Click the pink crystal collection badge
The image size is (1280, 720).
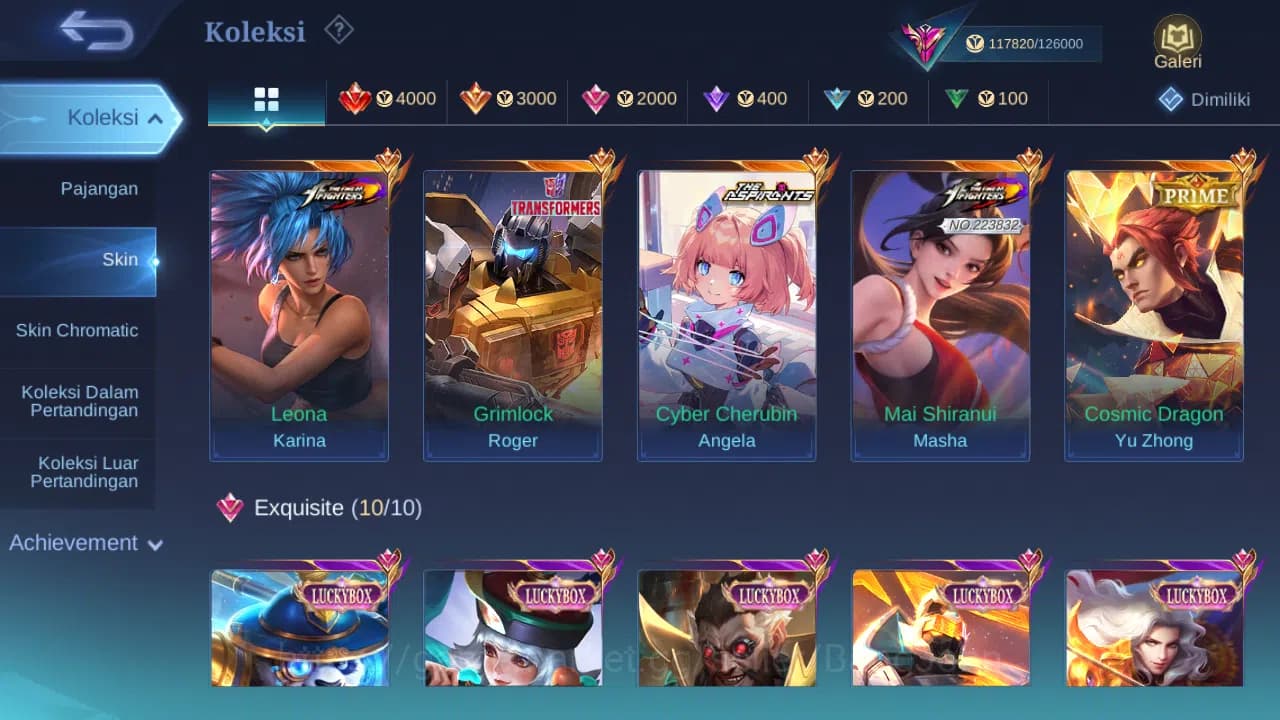coord(925,38)
